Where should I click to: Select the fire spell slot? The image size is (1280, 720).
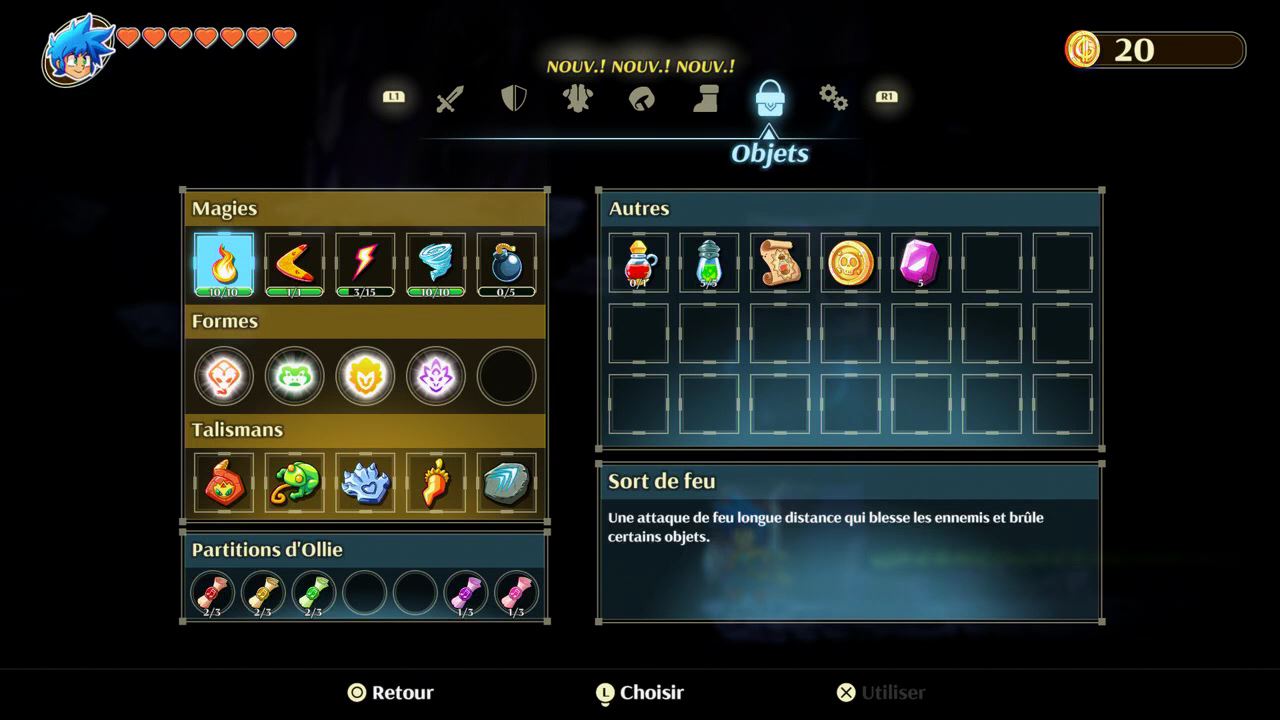tap(223, 263)
